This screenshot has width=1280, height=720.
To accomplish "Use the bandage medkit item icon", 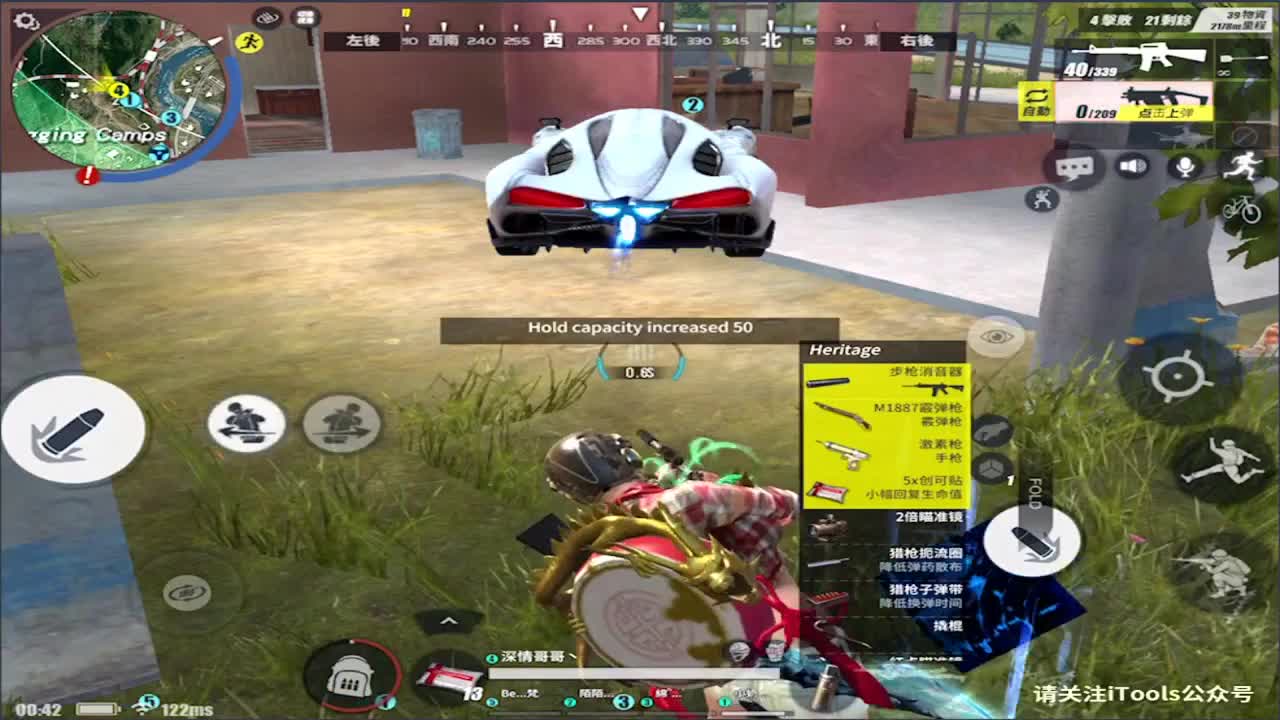I will point(452,680).
